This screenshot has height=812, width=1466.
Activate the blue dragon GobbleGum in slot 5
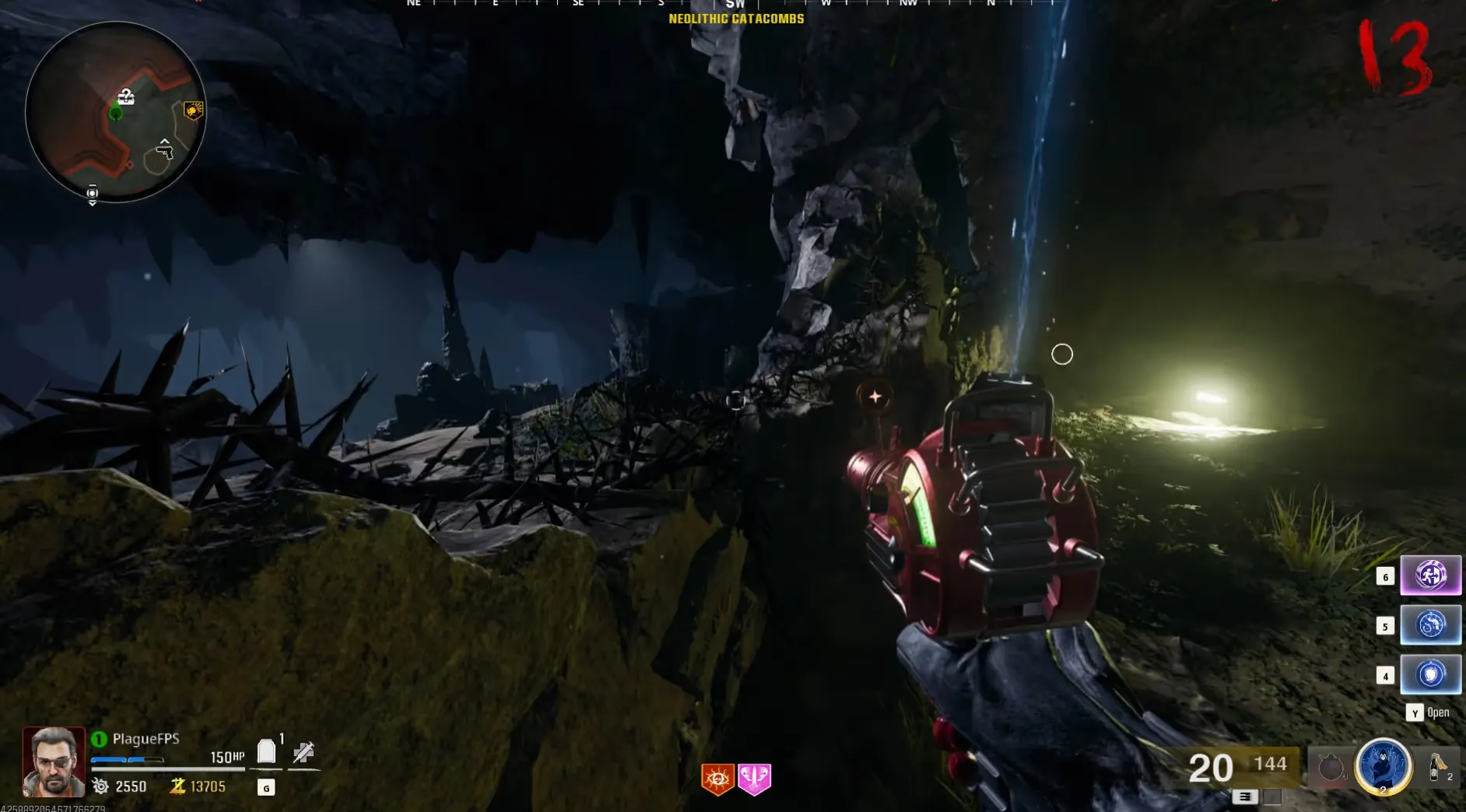pyautogui.click(x=1430, y=625)
